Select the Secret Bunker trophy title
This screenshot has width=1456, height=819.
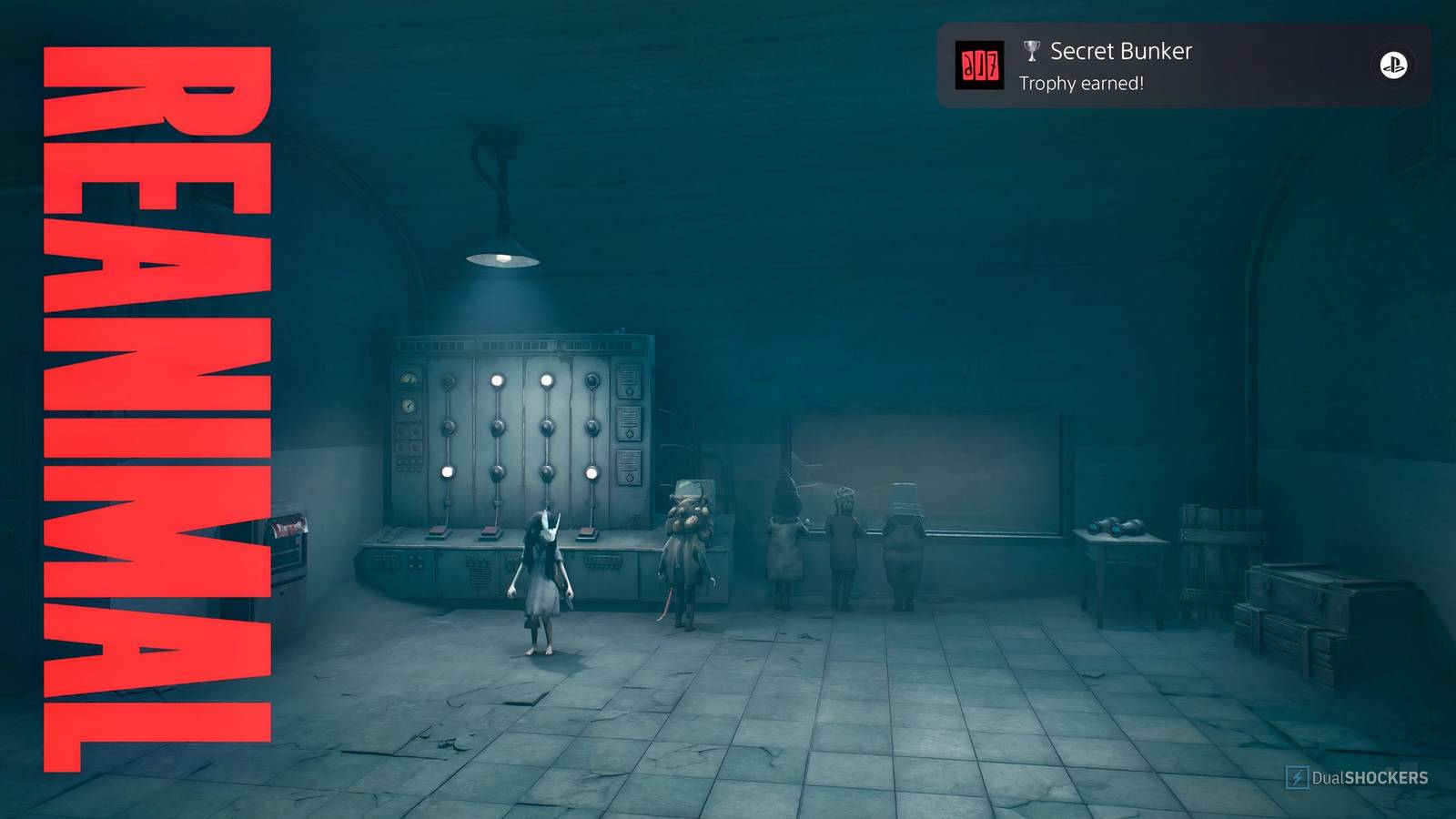coord(1120,51)
